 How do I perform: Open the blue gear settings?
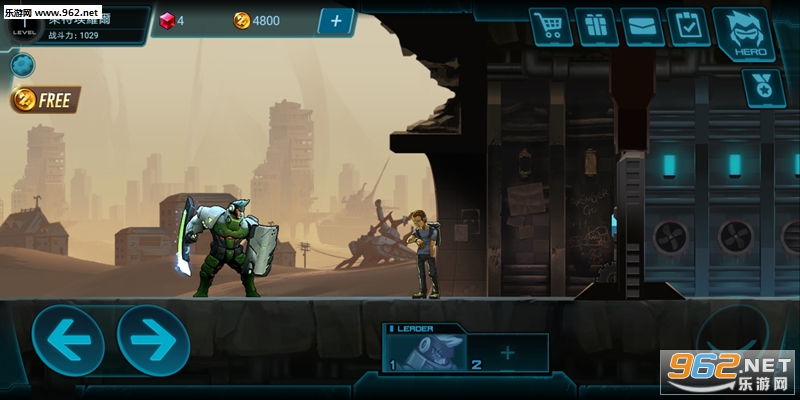click(x=22, y=65)
